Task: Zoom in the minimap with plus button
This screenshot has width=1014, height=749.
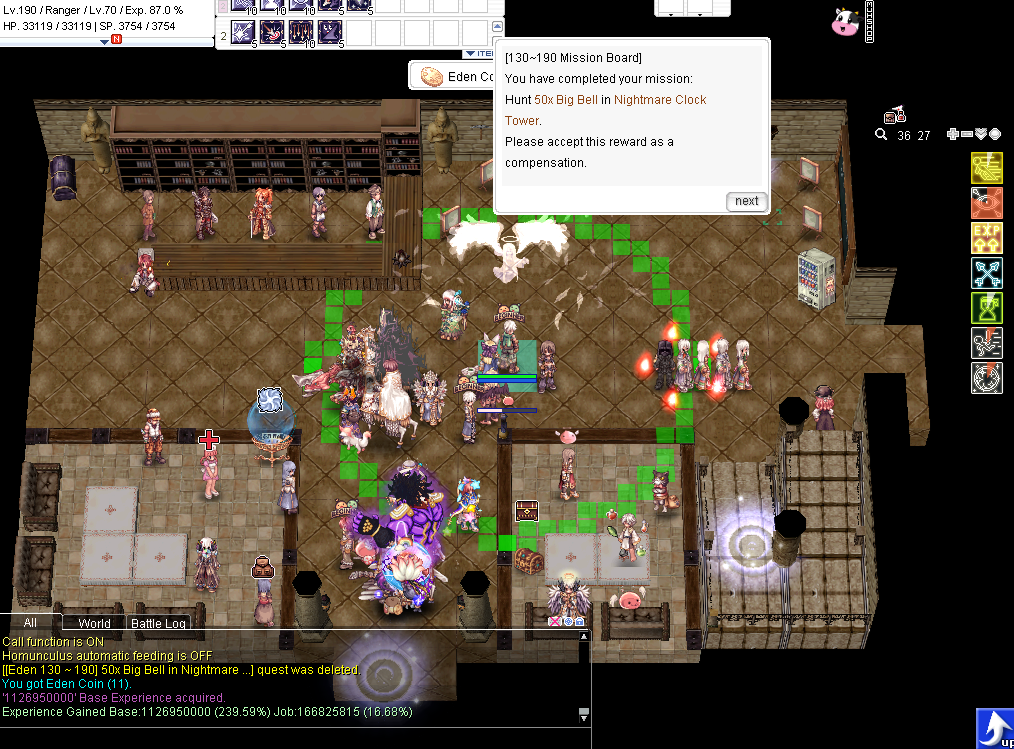Action: coord(953,135)
